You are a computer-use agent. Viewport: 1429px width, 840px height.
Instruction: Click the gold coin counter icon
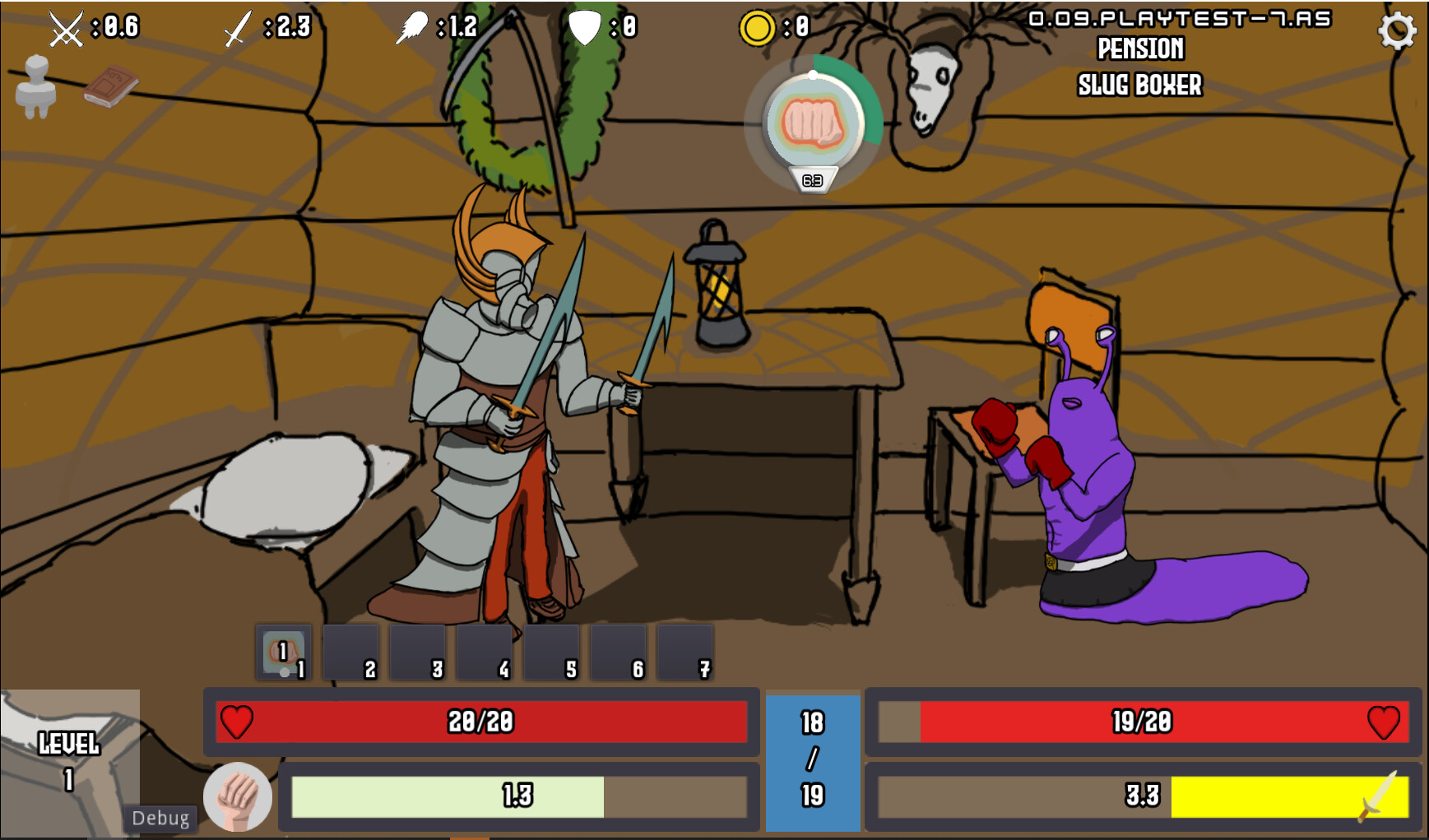pos(759,27)
